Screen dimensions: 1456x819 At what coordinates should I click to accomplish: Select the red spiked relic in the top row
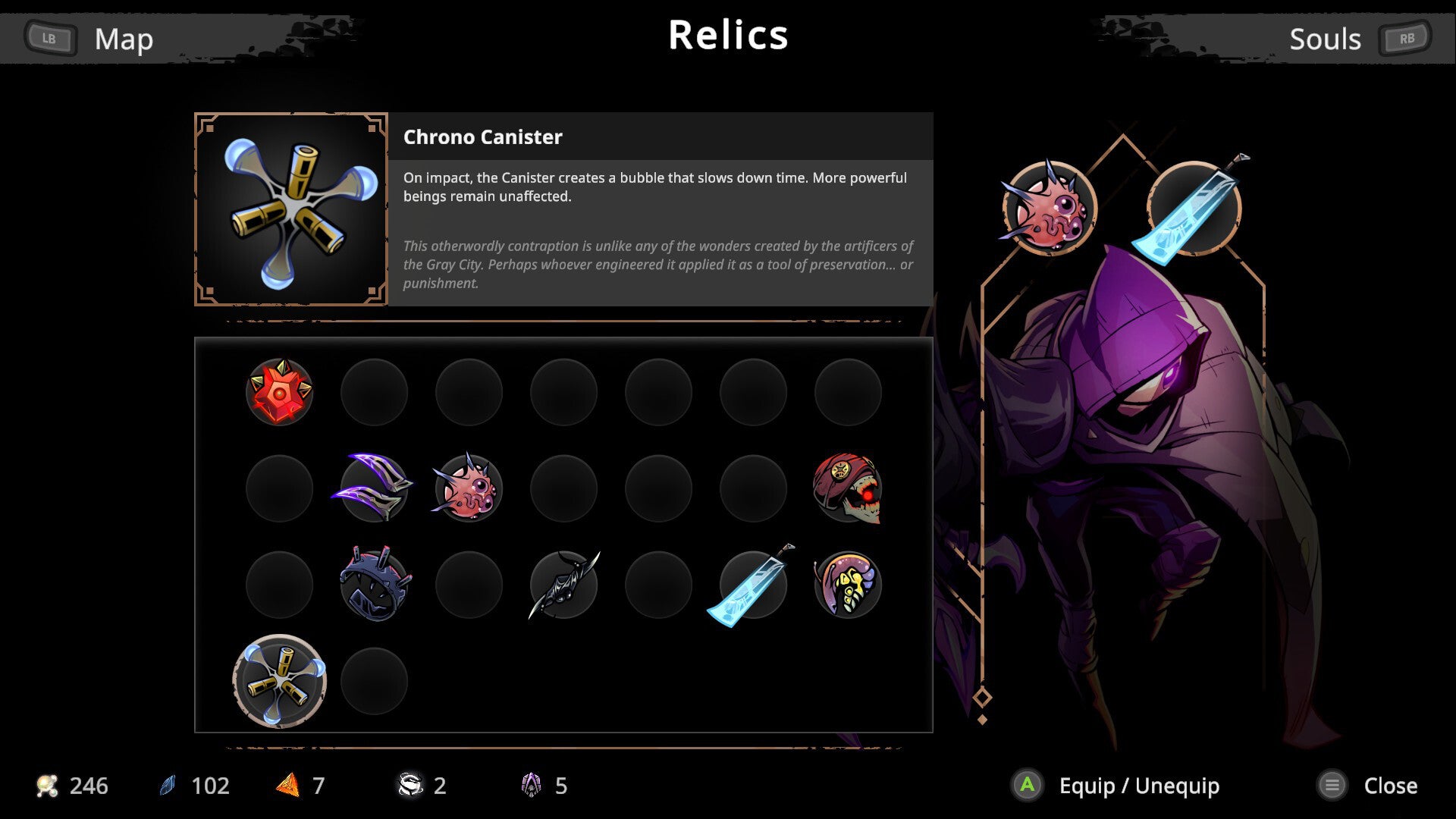[279, 392]
